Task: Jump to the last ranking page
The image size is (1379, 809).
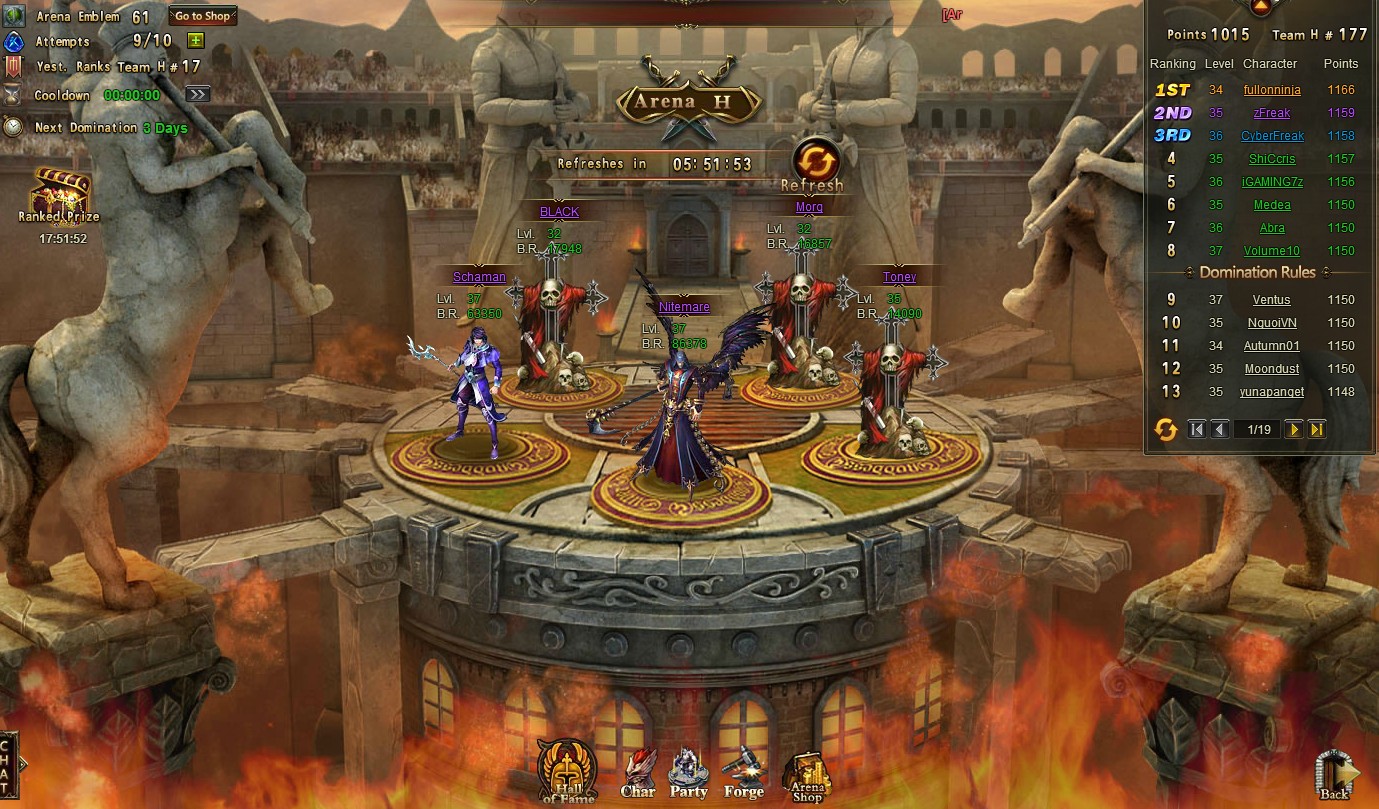Action: (x=1316, y=429)
